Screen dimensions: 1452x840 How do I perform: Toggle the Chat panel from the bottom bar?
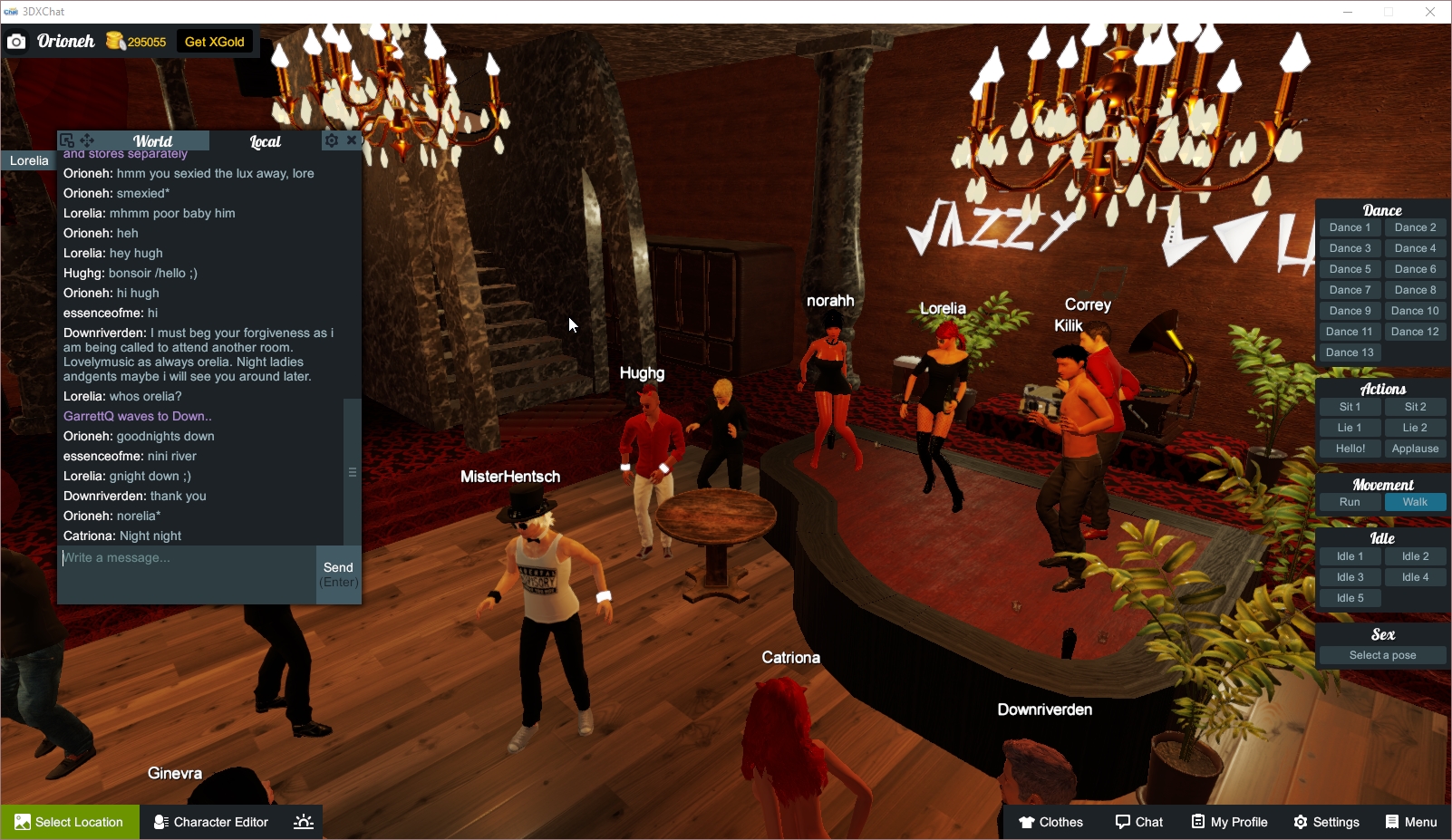pos(1138,822)
